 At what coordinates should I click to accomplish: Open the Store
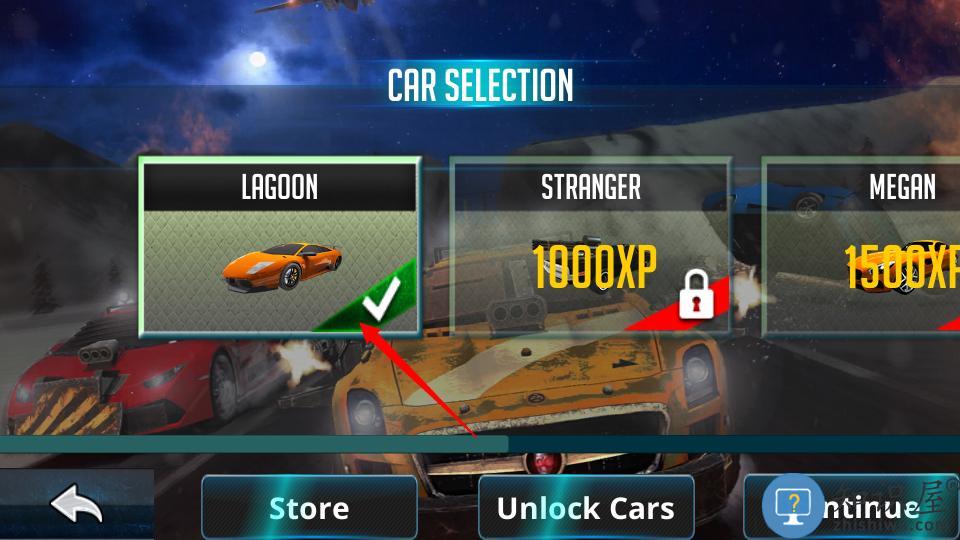309,508
